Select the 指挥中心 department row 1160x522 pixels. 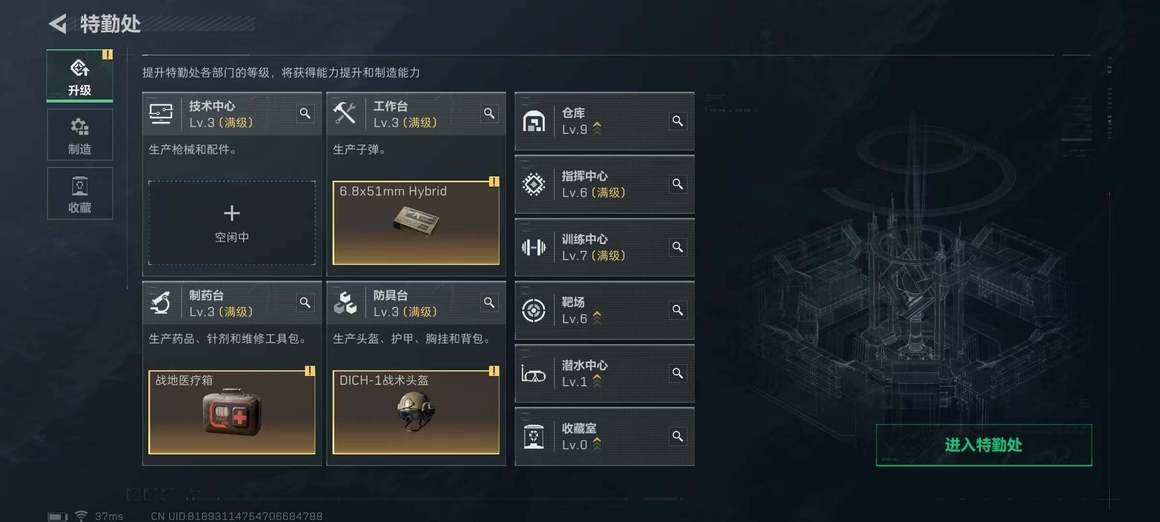point(592,185)
